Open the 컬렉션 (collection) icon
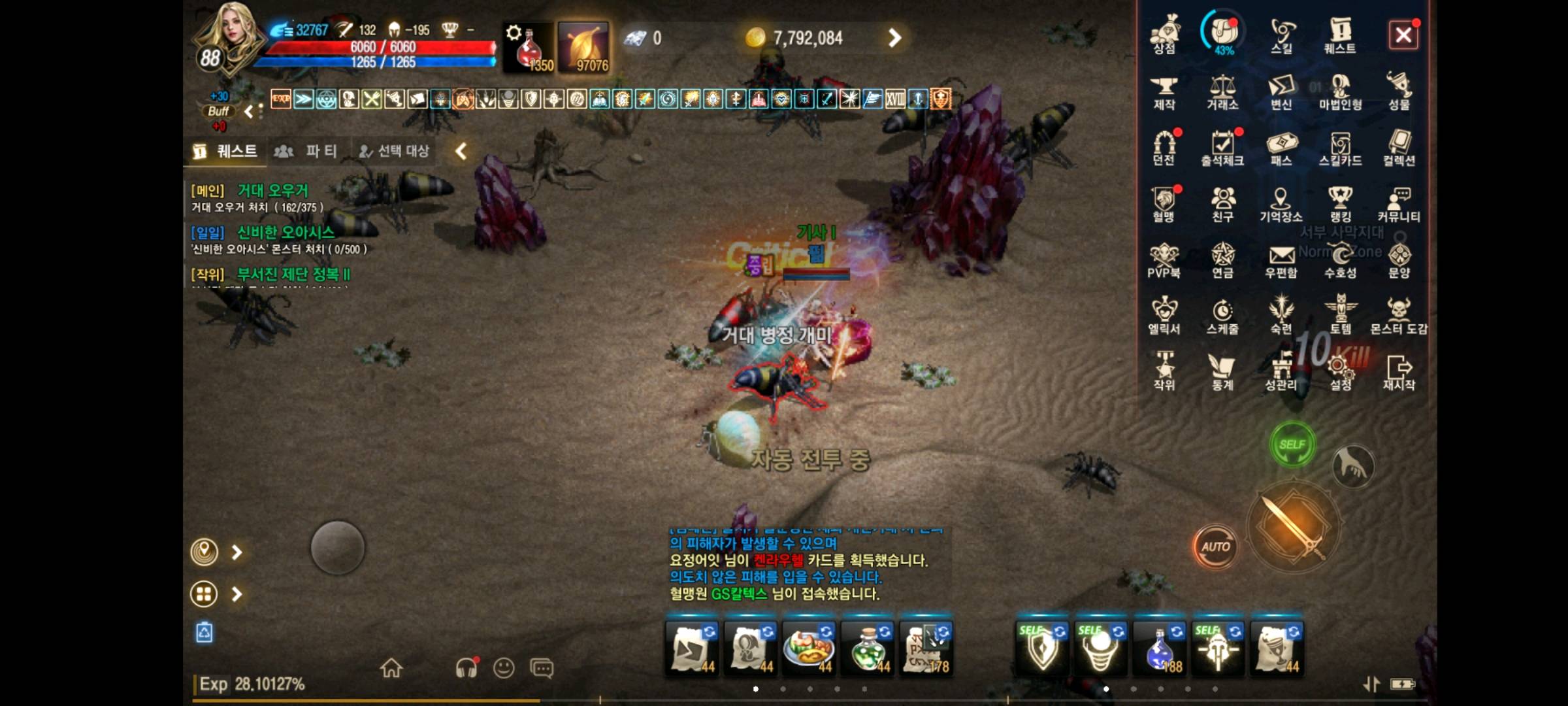 (x=1398, y=149)
